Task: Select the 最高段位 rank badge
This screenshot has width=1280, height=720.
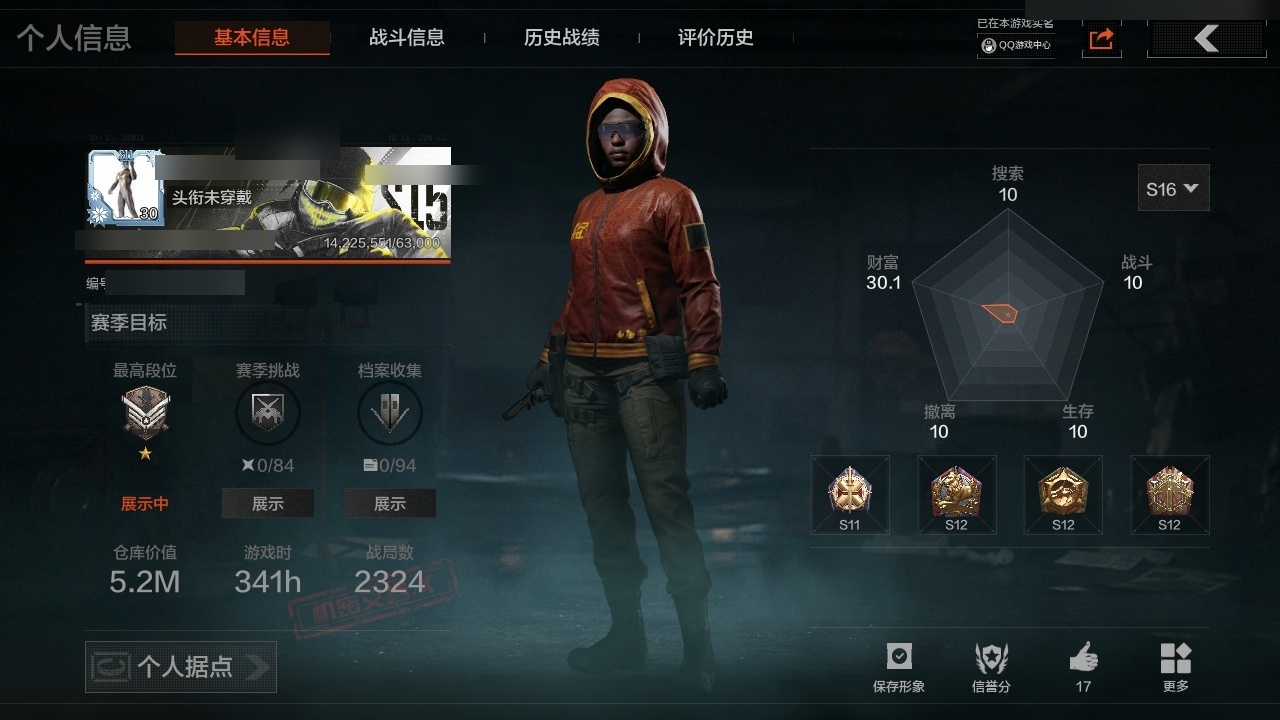Action: point(145,413)
